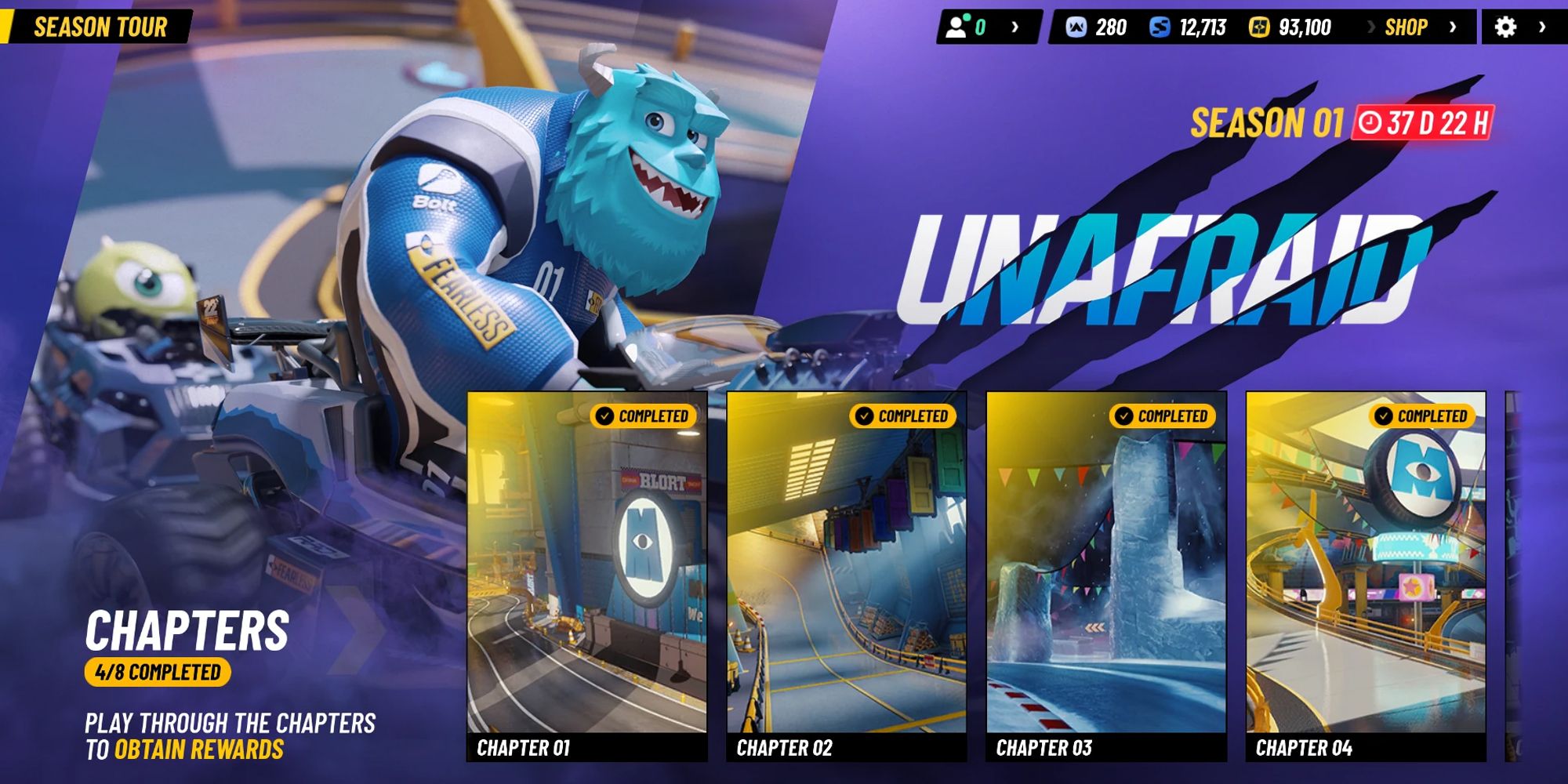Click the online status indicator on the player icon
The width and height of the screenshot is (1568, 784).
coord(966,17)
